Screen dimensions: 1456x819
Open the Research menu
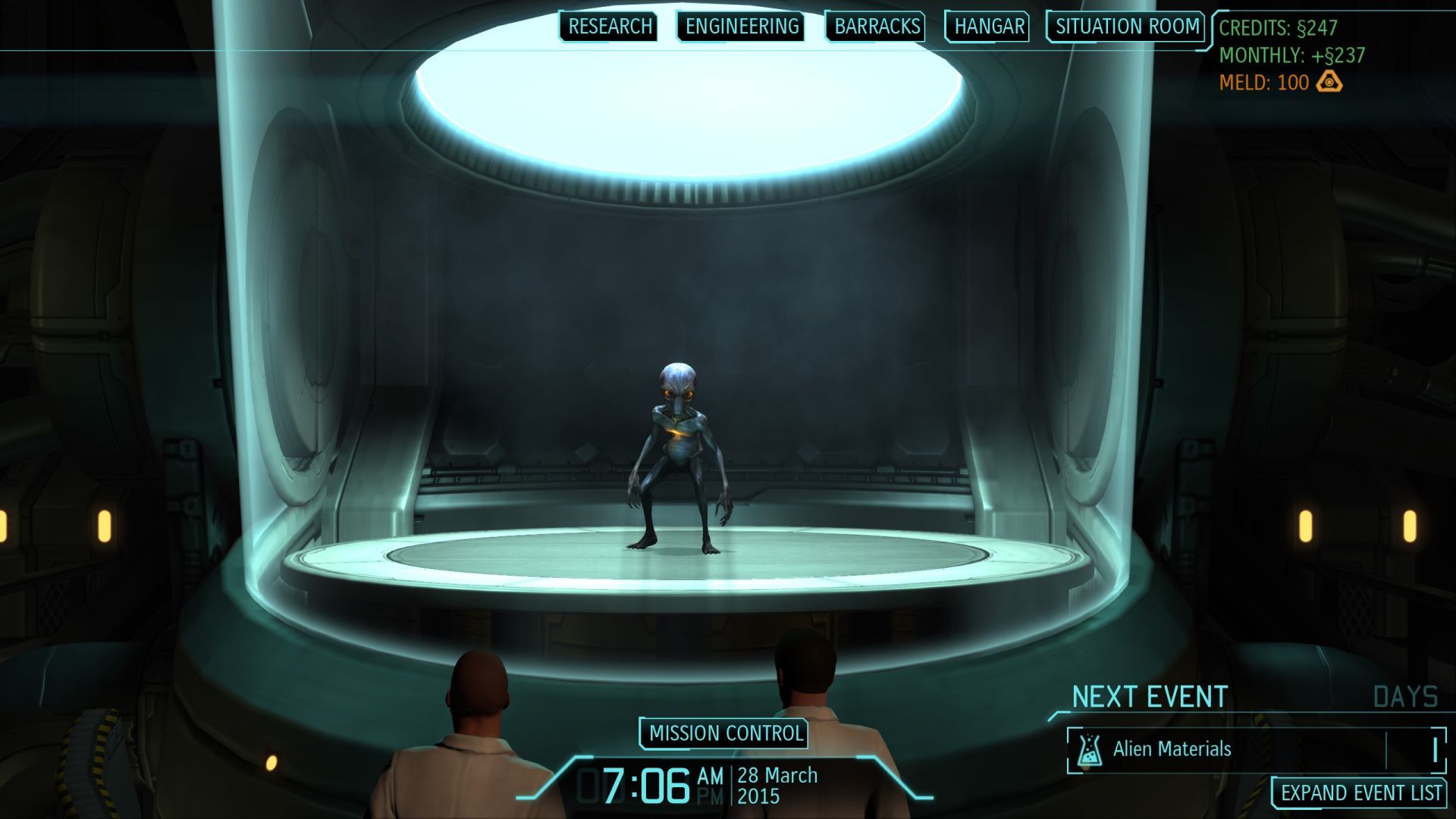coord(609,27)
